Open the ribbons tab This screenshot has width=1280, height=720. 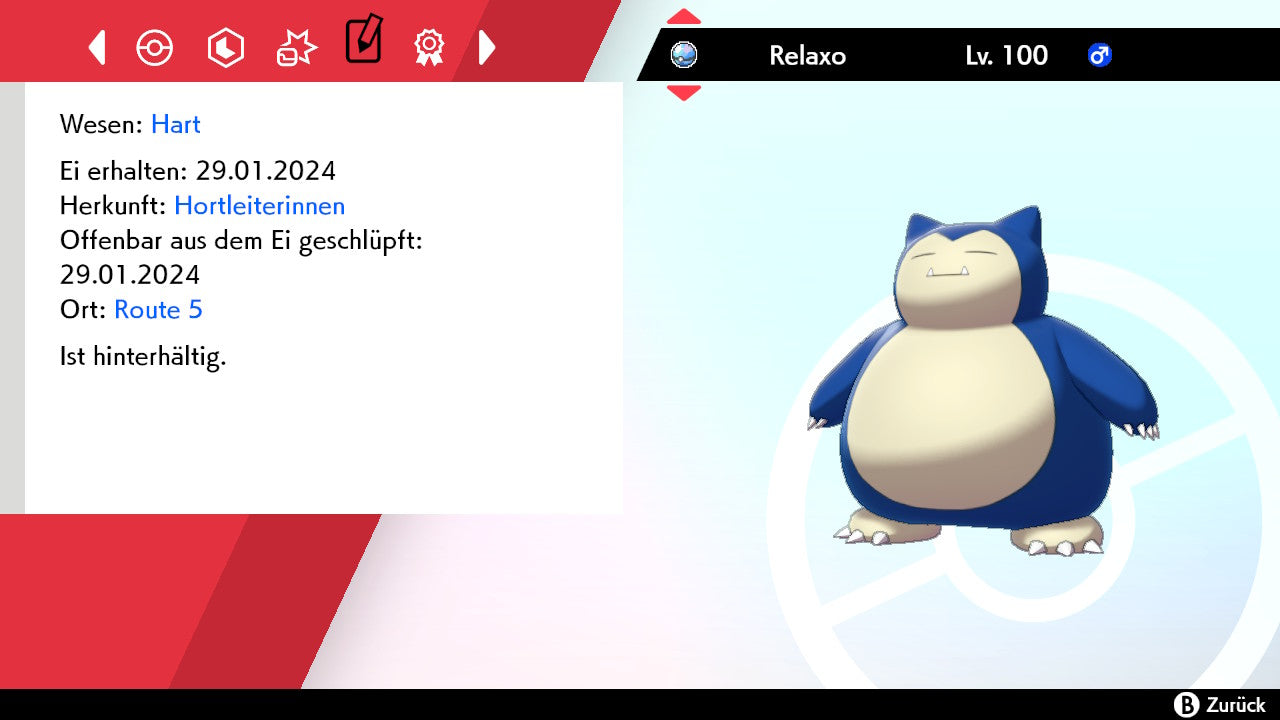430,47
